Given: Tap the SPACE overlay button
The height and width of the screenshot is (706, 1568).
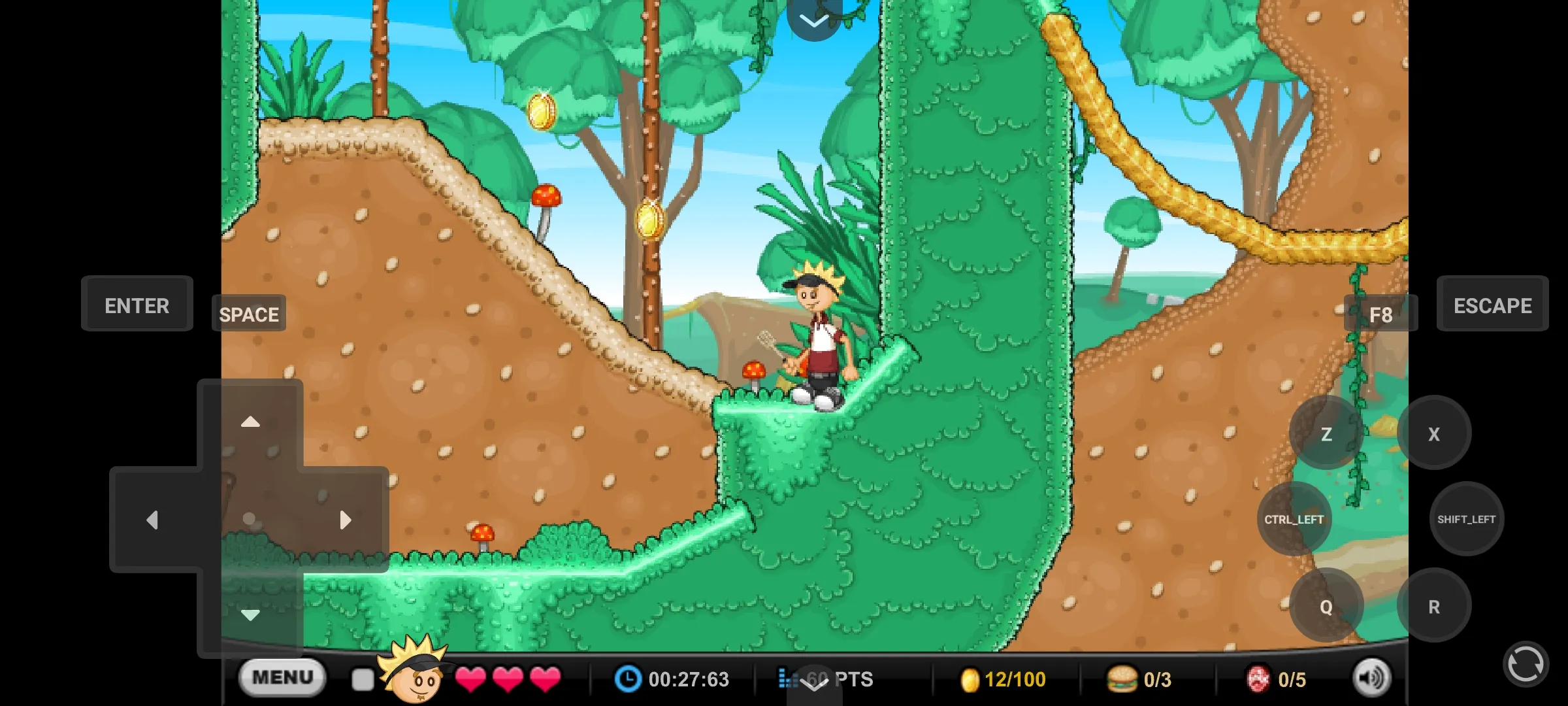Looking at the screenshot, I should click(249, 314).
